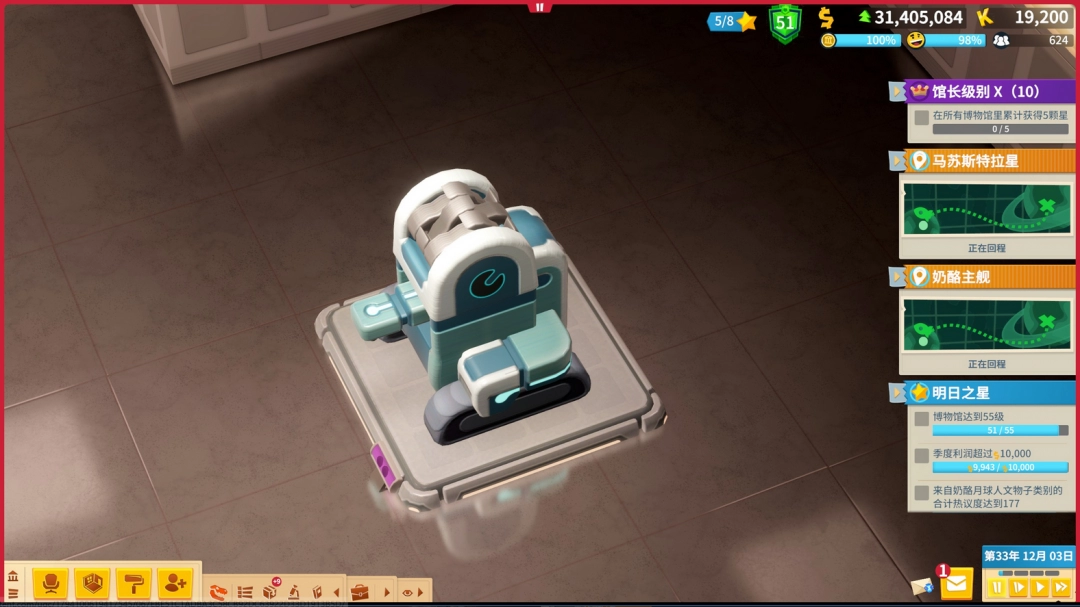Open the museum star rating 5/8
This screenshot has height=607, width=1080.
pos(734,21)
